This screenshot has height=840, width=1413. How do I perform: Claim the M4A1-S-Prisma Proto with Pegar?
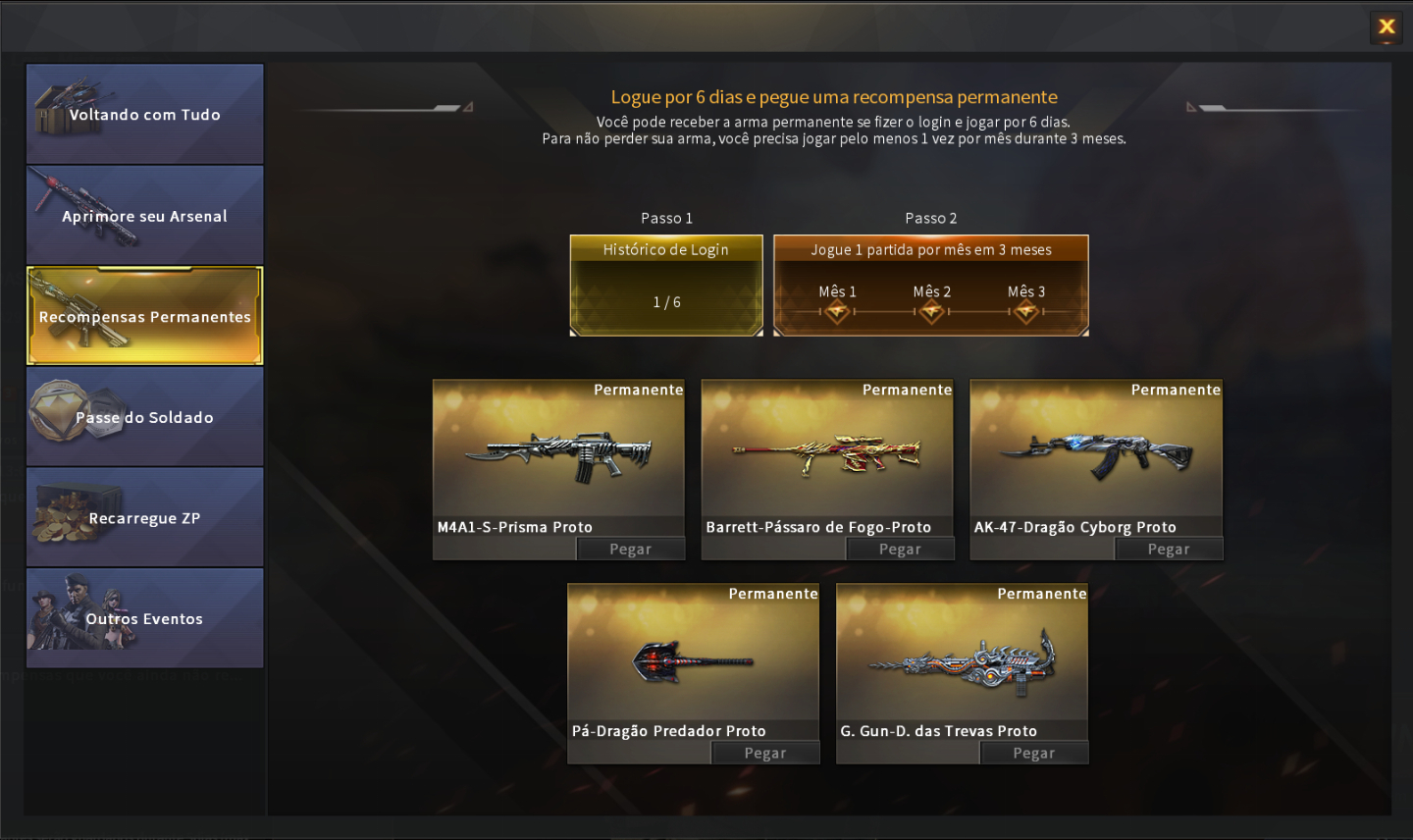click(x=630, y=550)
